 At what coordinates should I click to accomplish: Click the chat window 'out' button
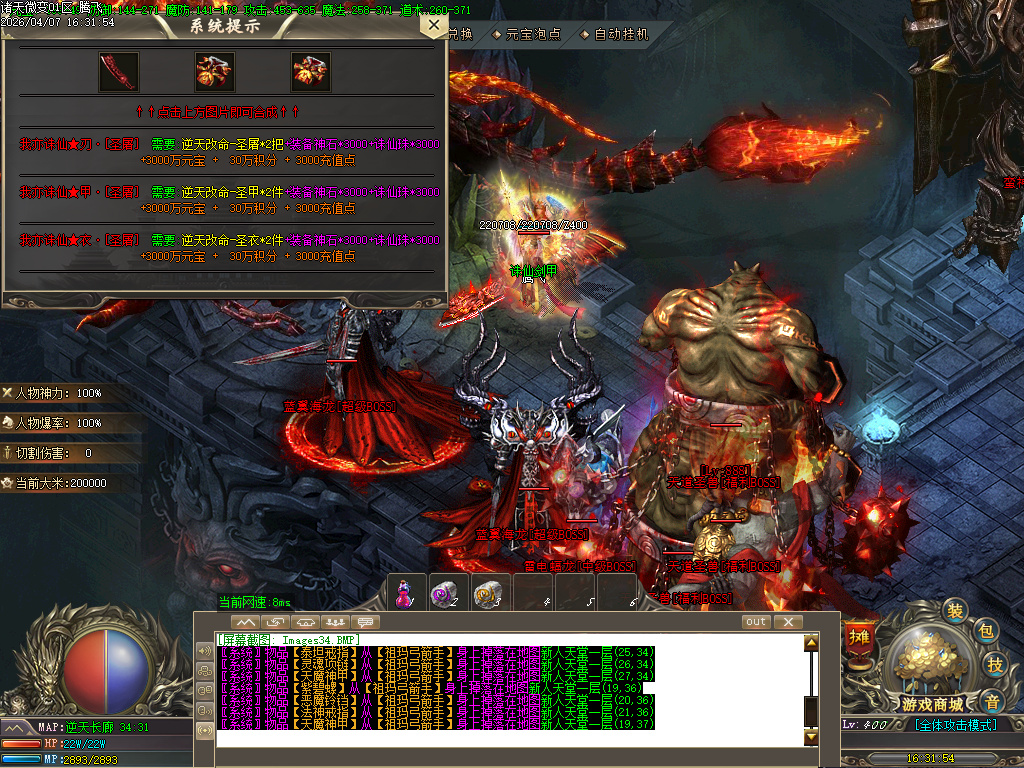pos(756,622)
